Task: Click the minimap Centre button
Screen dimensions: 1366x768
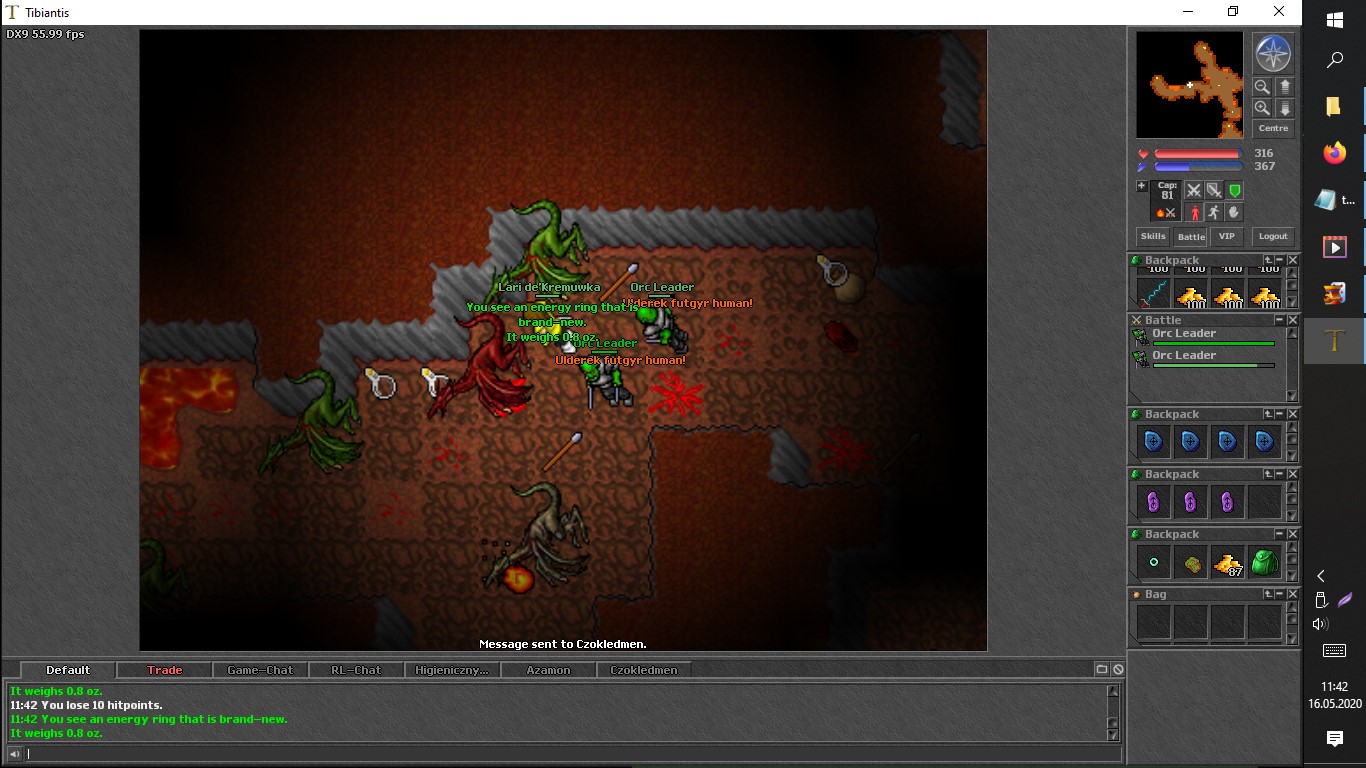Action: click(x=1273, y=128)
